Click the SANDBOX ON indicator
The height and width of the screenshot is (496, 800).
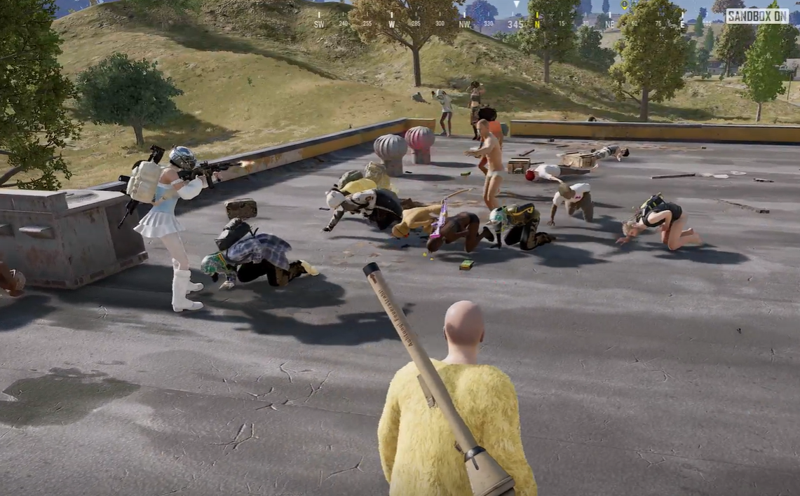[757, 16]
